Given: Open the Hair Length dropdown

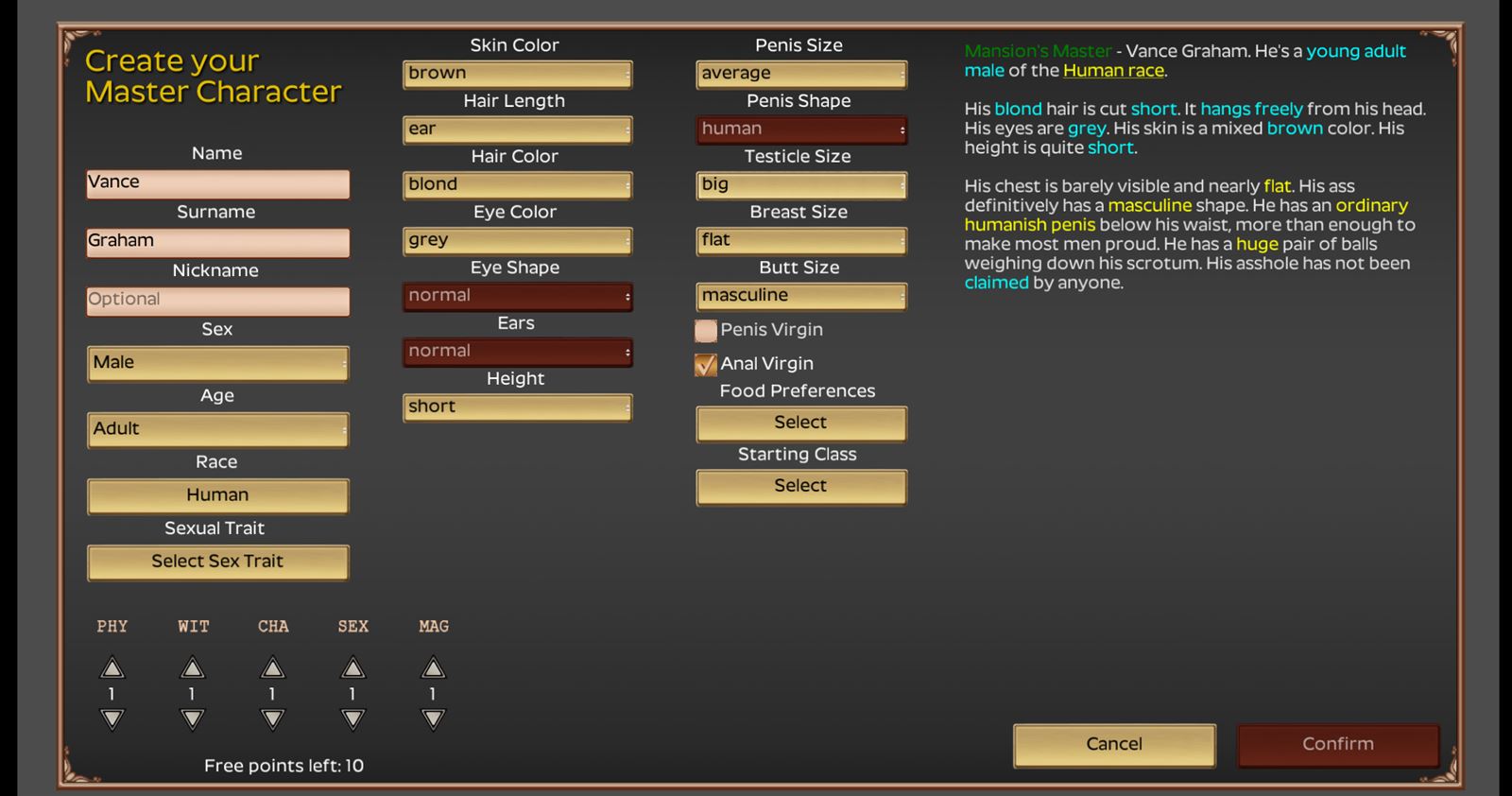Looking at the screenshot, I should [517, 129].
